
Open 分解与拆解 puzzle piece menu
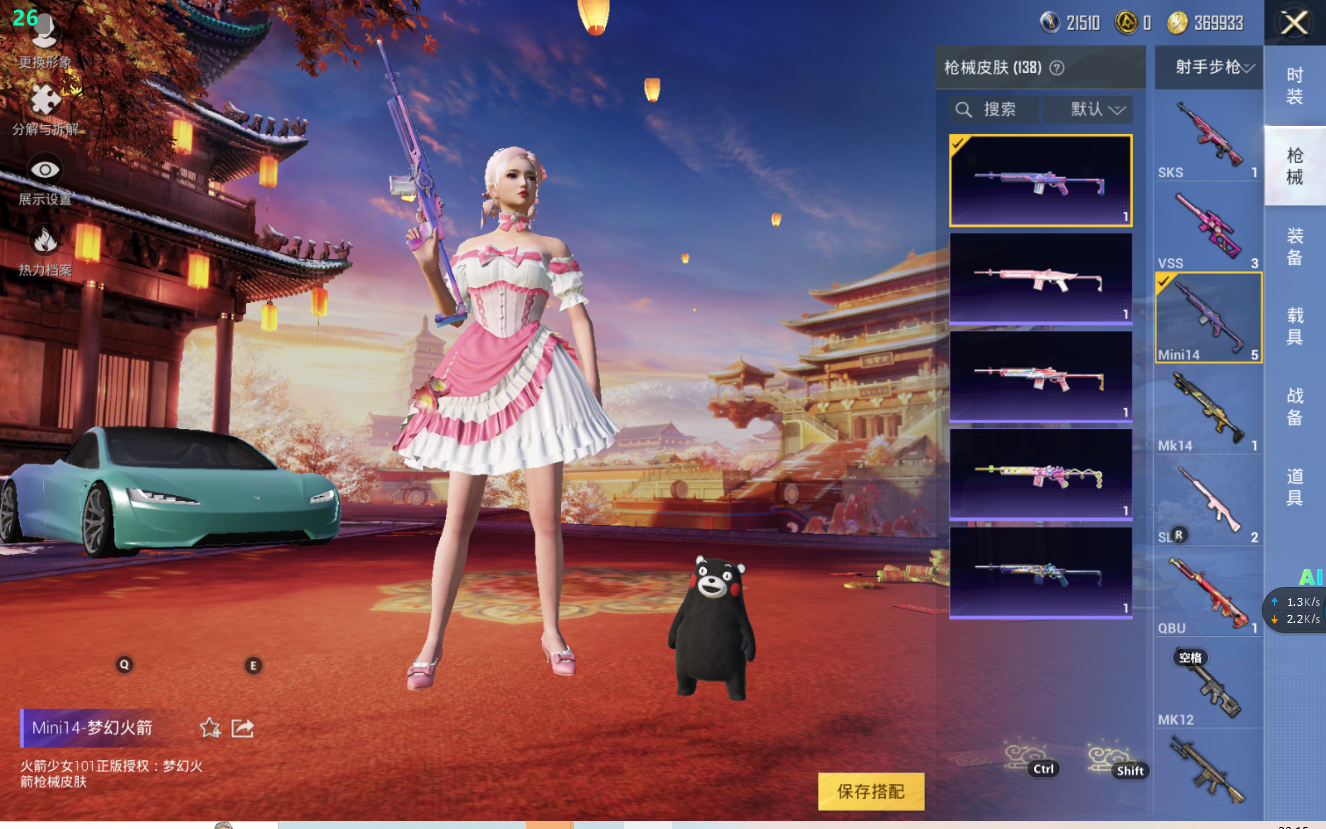click(x=45, y=107)
